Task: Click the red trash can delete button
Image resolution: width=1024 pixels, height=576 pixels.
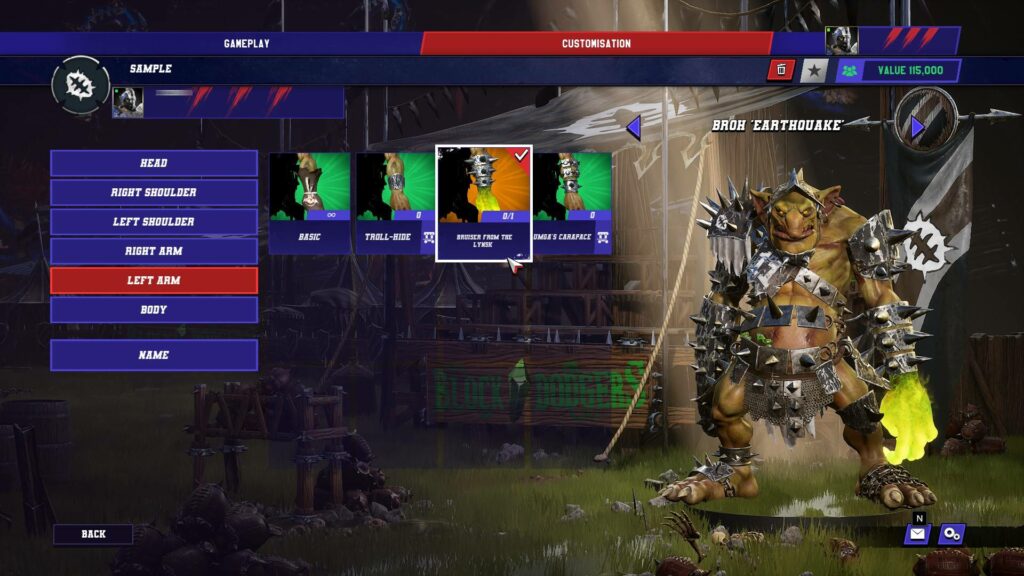Action: pos(780,70)
